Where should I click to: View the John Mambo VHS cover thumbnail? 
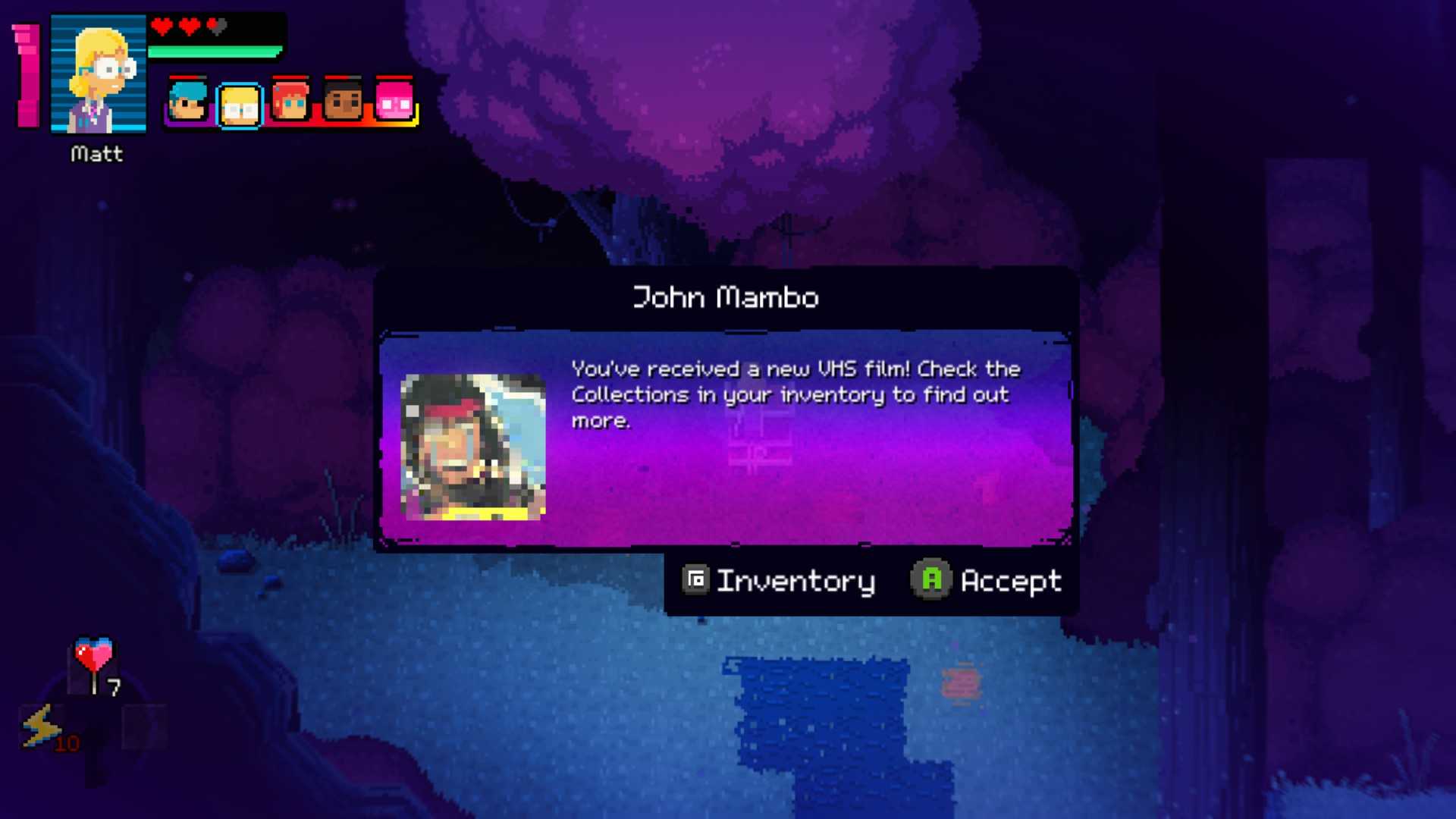point(473,447)
